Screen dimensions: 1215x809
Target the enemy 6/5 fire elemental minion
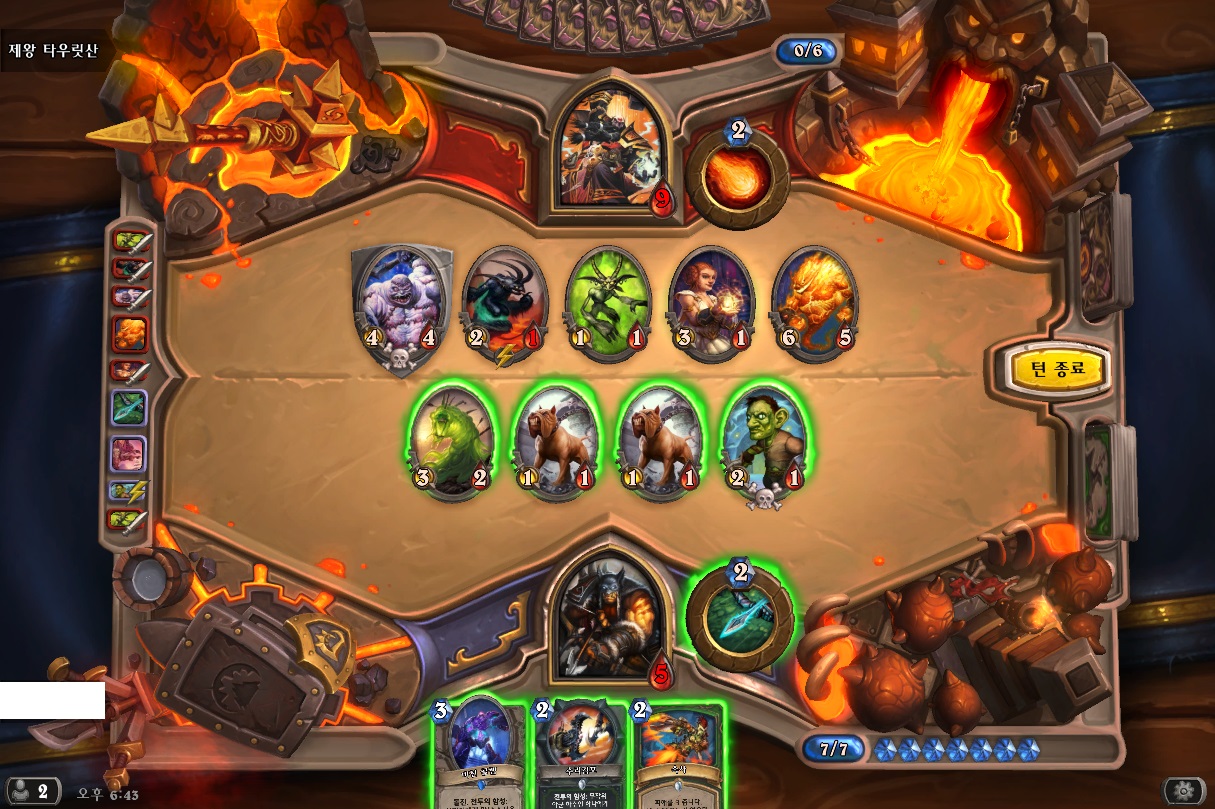(x=814, y=301)
